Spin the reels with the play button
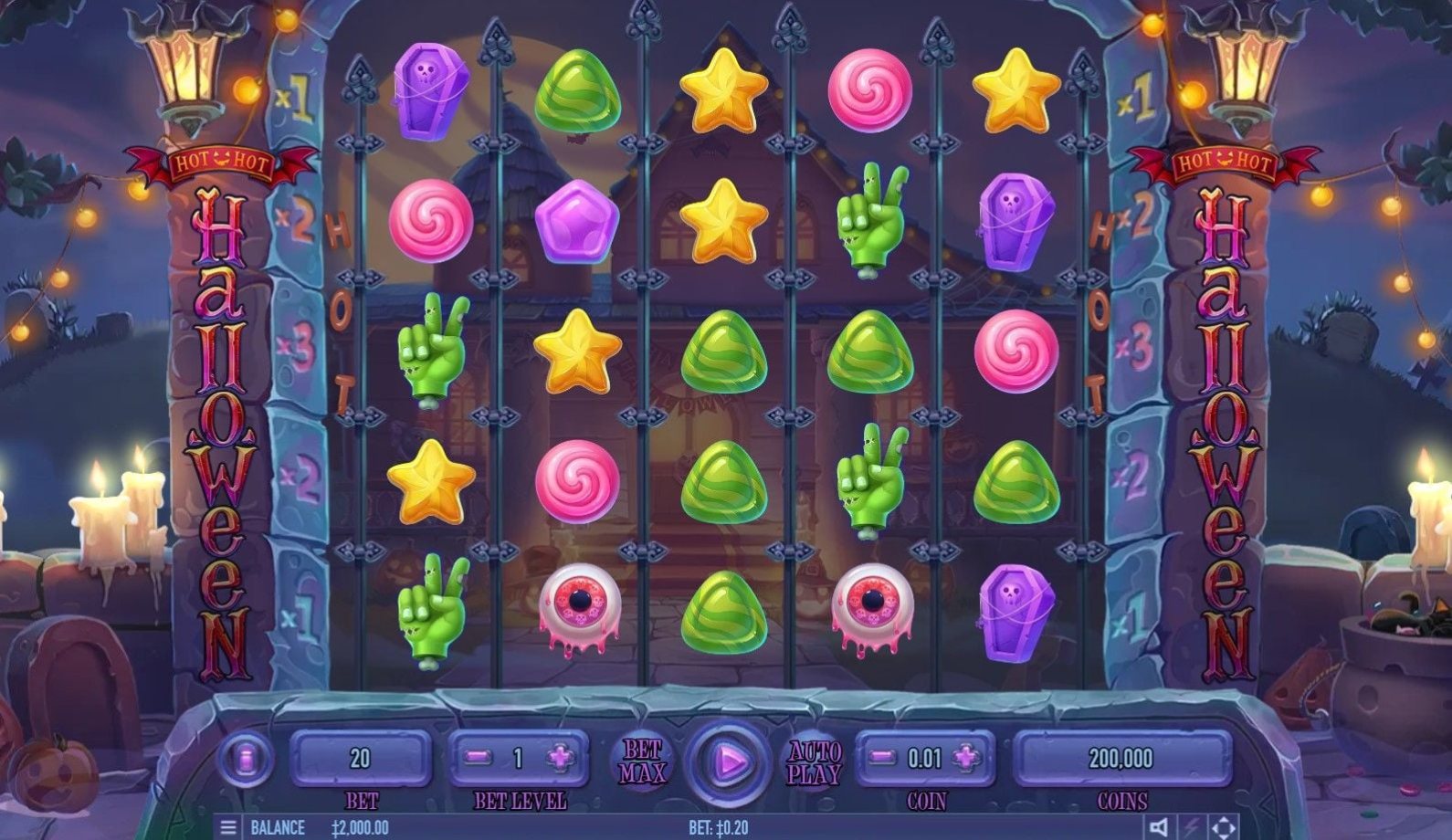 coord(729,760)
